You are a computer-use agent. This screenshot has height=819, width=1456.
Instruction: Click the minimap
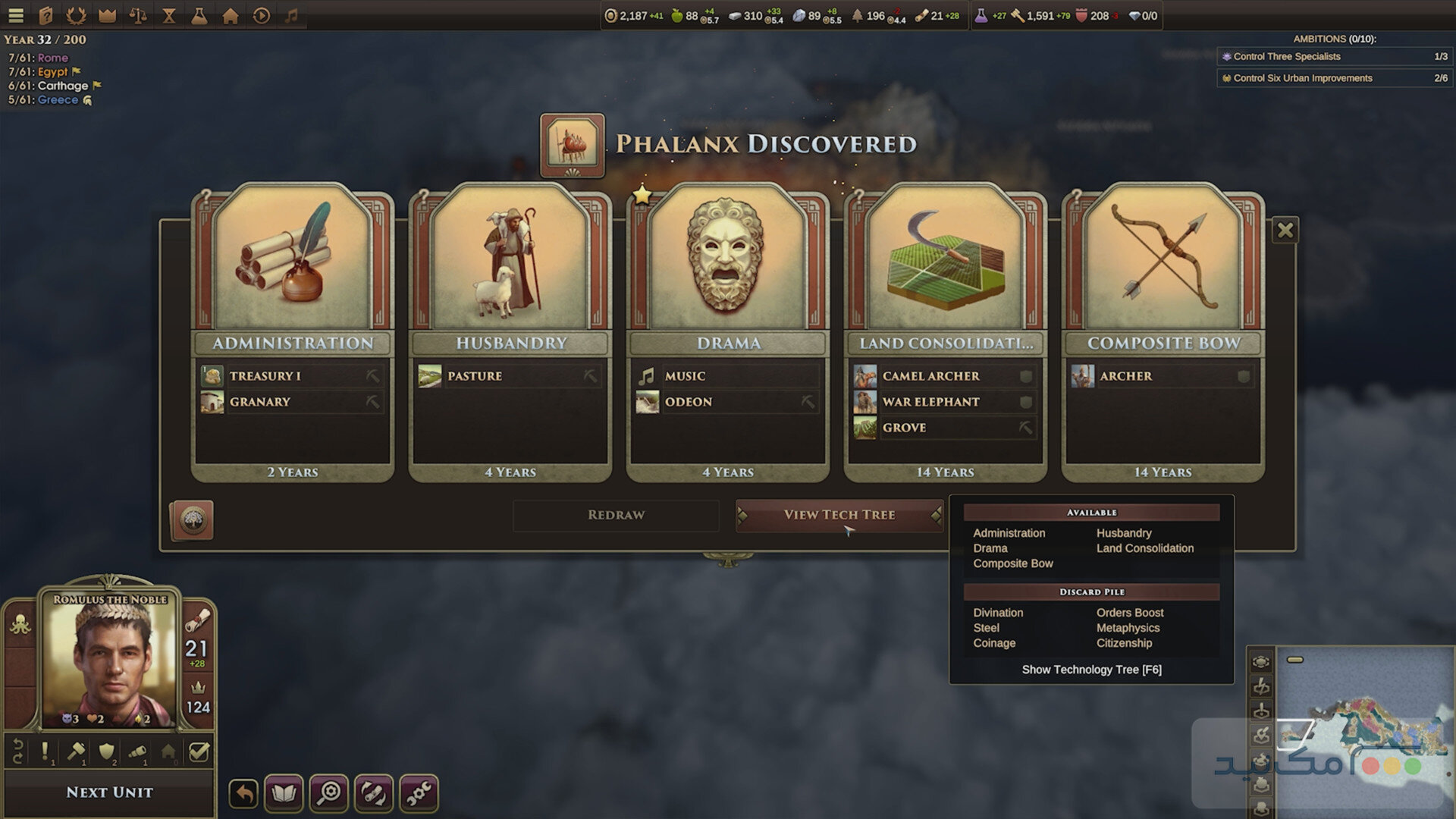click(x=1365, y=728)
